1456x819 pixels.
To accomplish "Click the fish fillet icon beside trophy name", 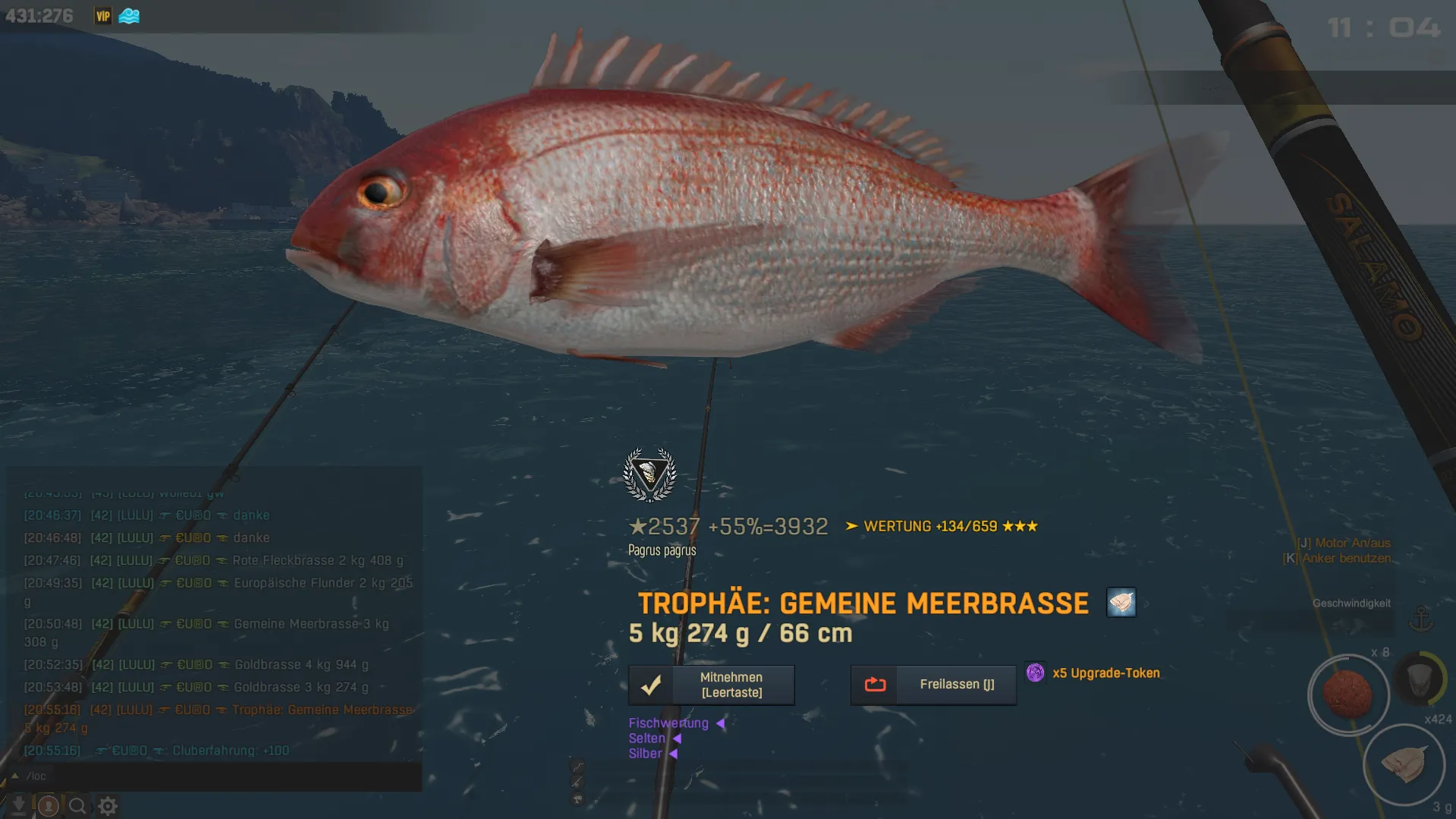I will pyautogui.click(x=1121, y=603).
